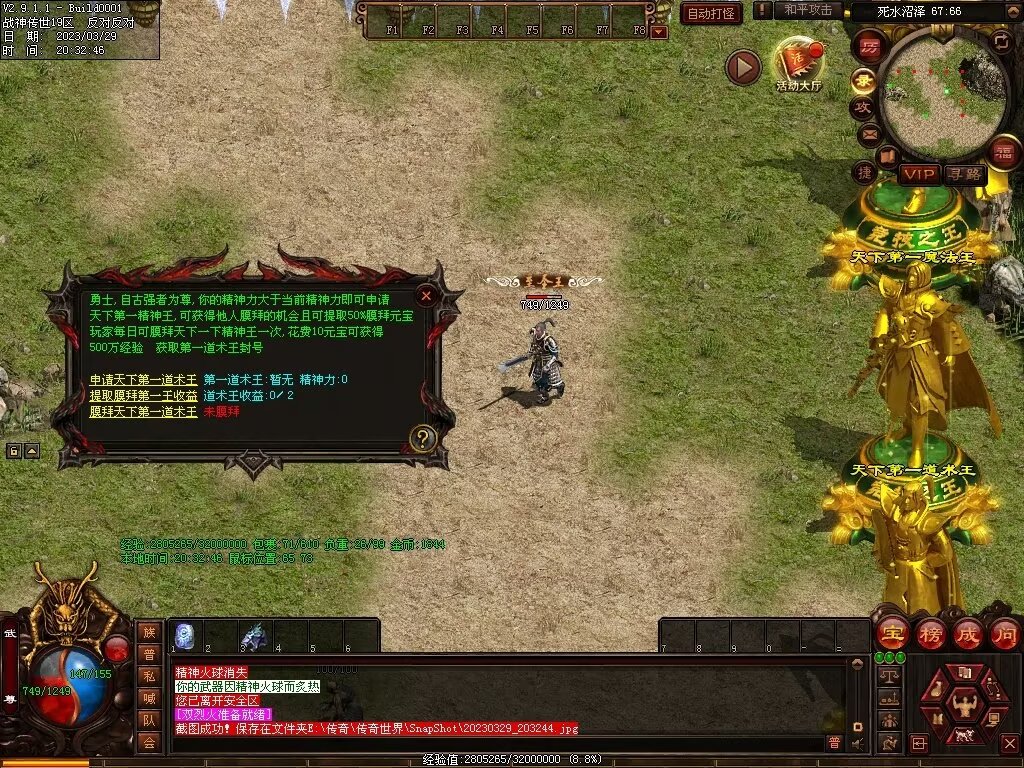Activate 寻路 pathfinding button

tap(965, 175)
